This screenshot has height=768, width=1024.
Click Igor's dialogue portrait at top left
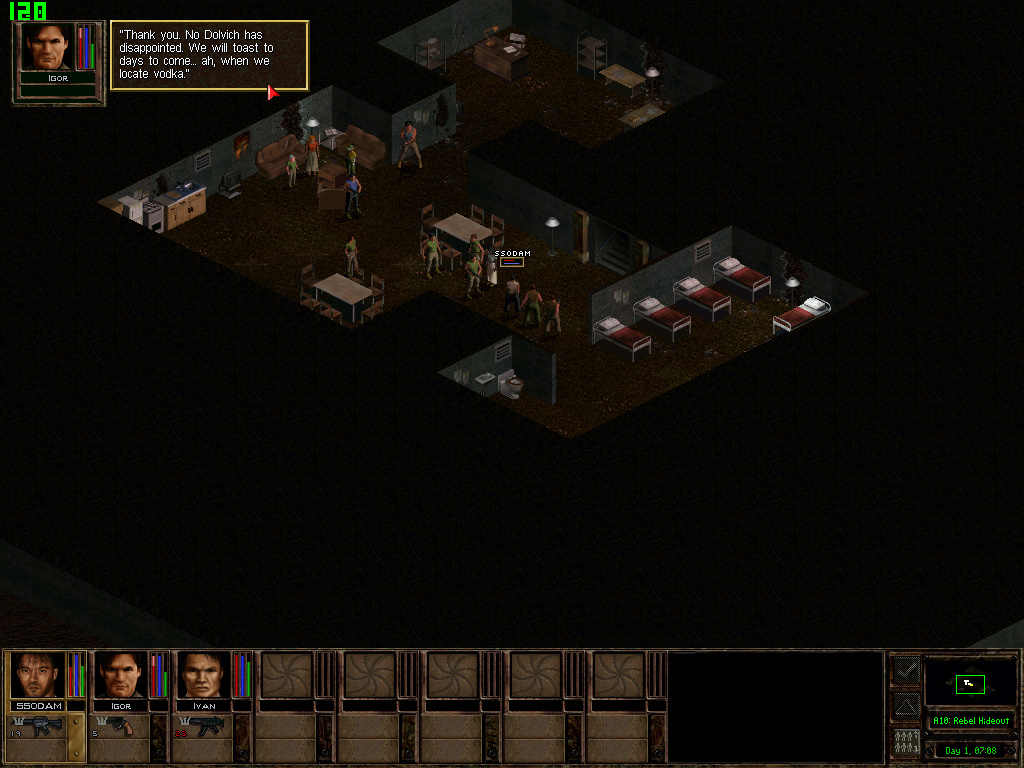point(47,48)
